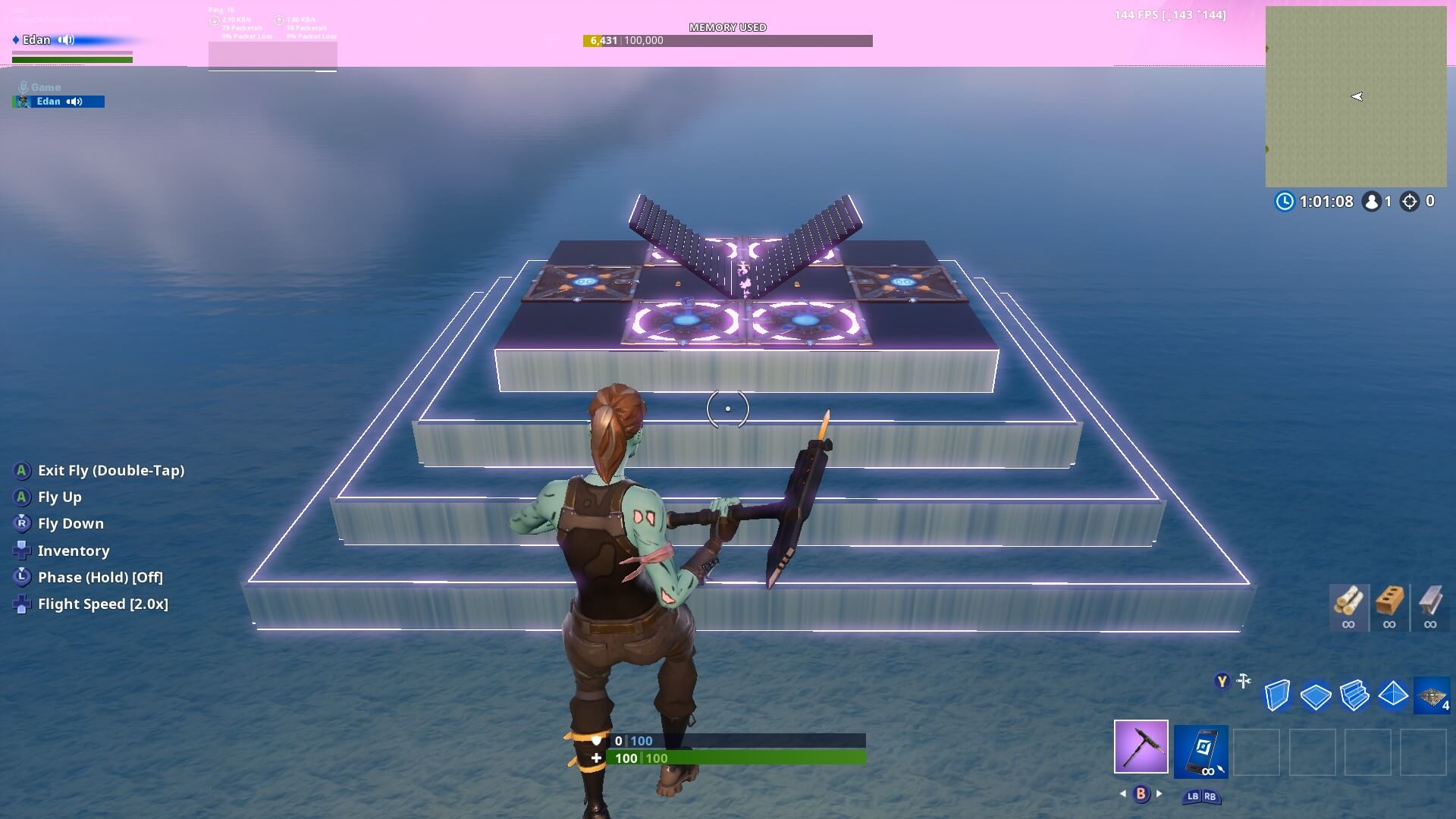Click the player count icon beside the timer
Screen dimensions: 1456x819
[1373, 202]
